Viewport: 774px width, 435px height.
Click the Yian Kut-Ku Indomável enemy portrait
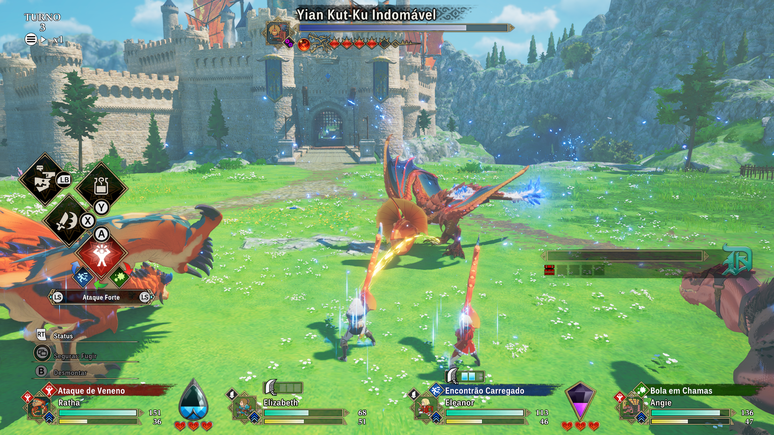pos(277,33)
